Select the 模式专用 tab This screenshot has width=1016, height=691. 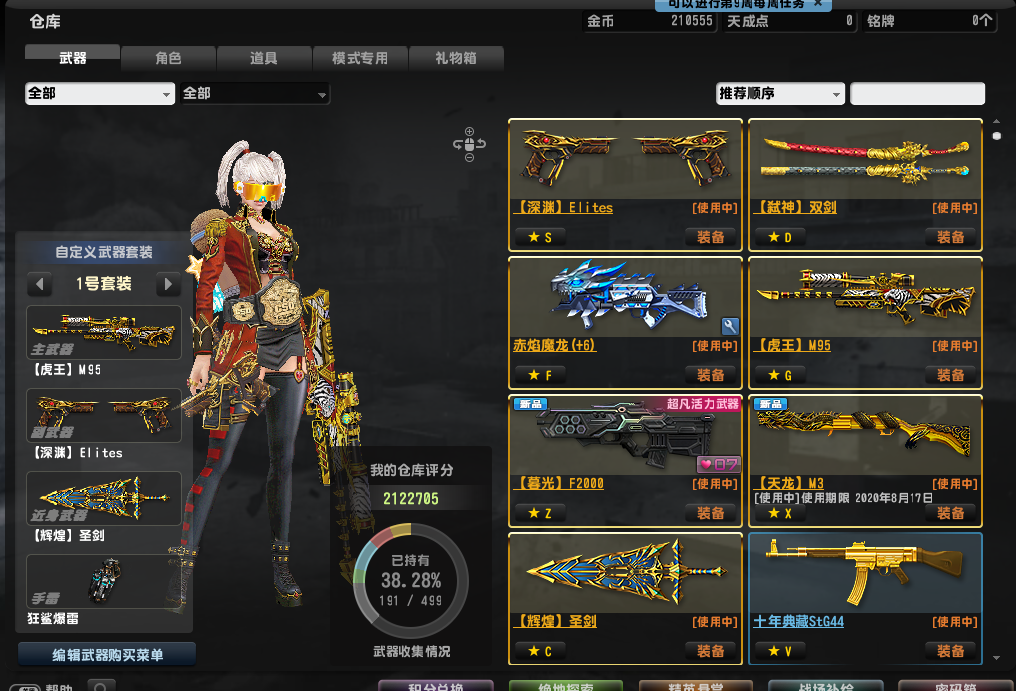click(360, 59)
